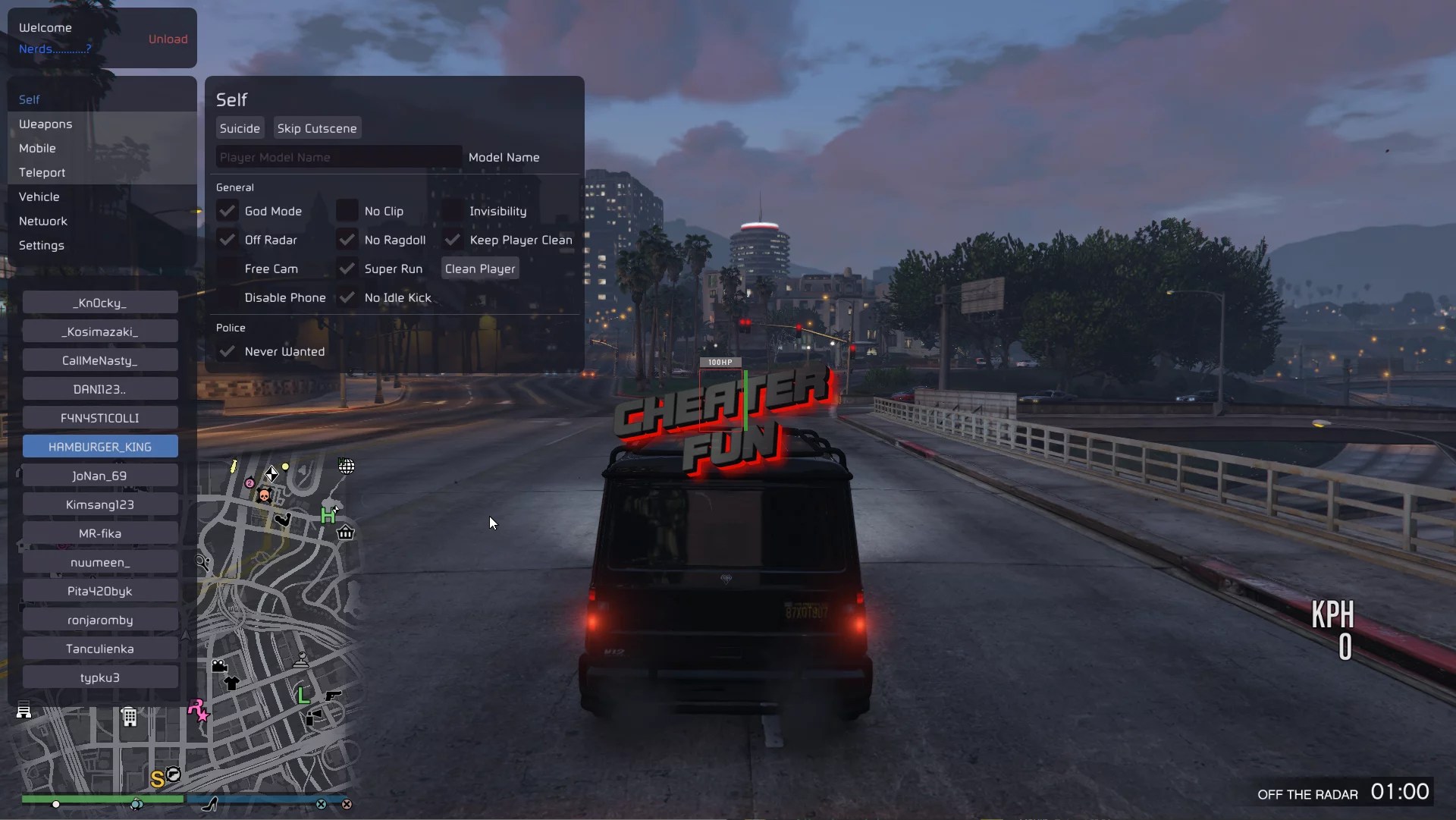The width and height of the screenshot is (1456, 820).
Task: Open the black-and-white casino diamond blip
Action: pos(271,475)
